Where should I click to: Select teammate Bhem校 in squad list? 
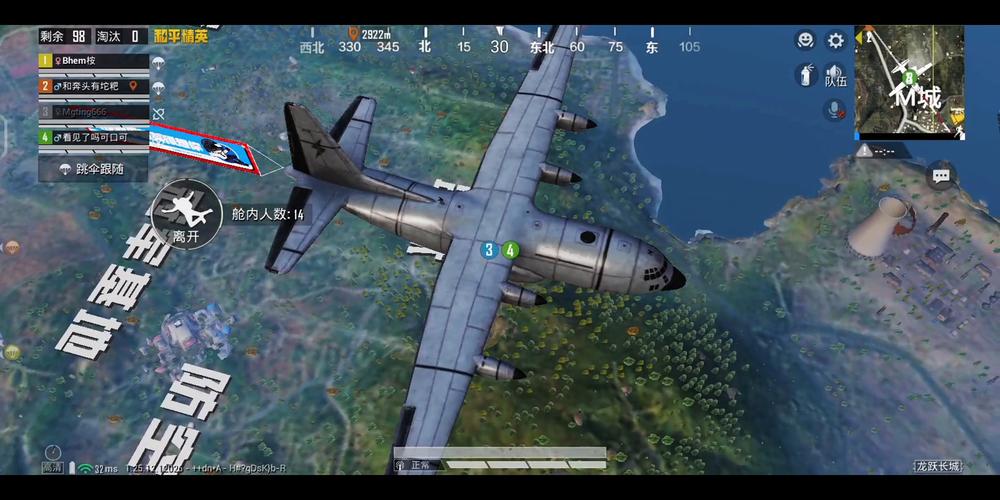point(93,61)
